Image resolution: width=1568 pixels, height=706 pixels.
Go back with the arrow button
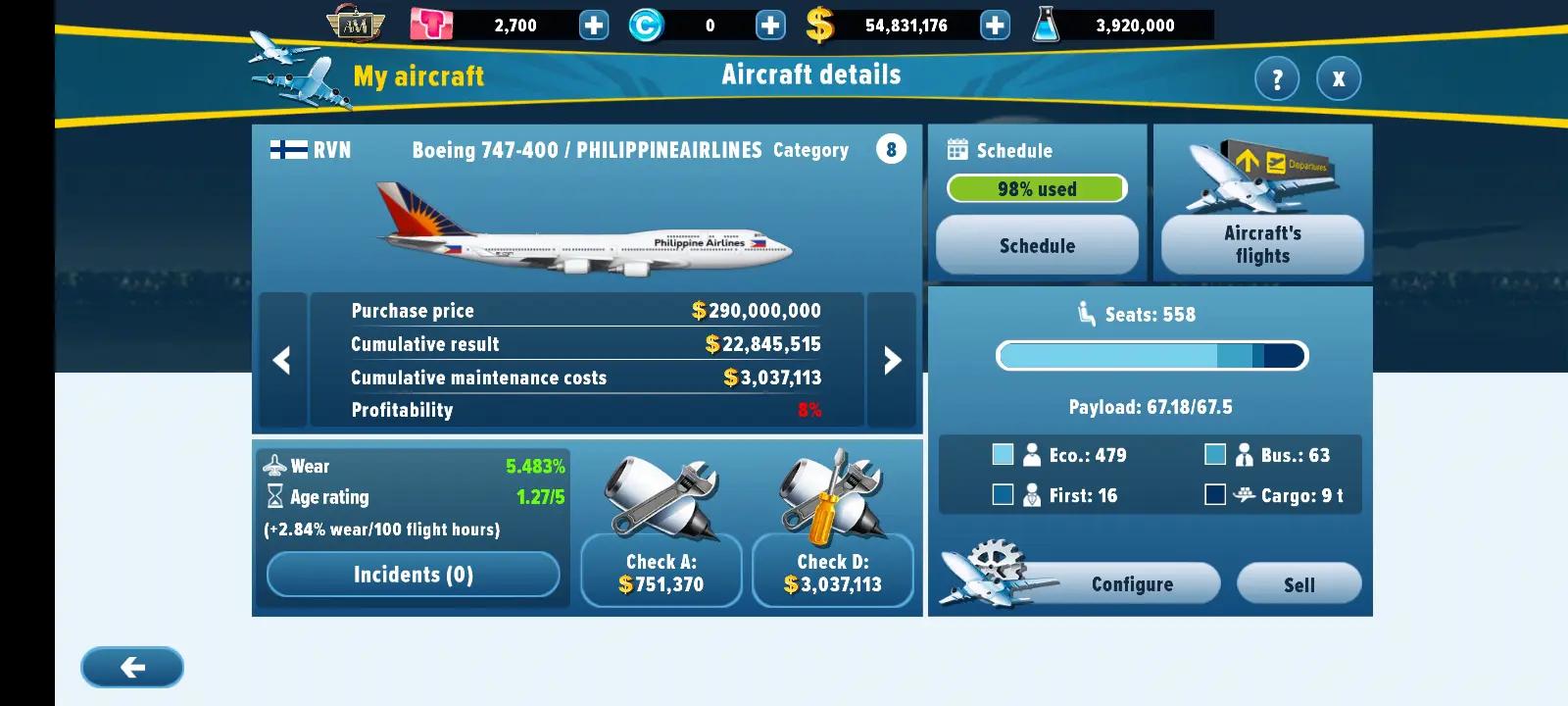[x=132, y=668]
